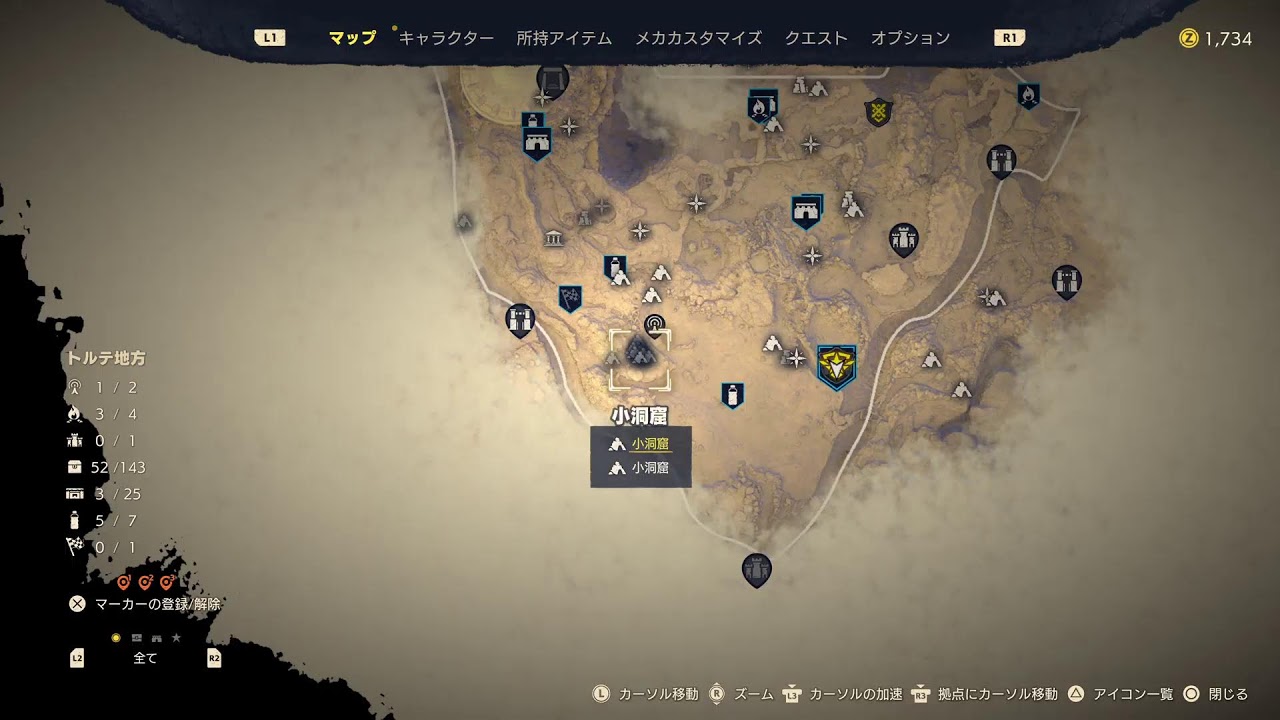
Task: Click the temple building icon on the map's left
Action: tap(551, 236)
